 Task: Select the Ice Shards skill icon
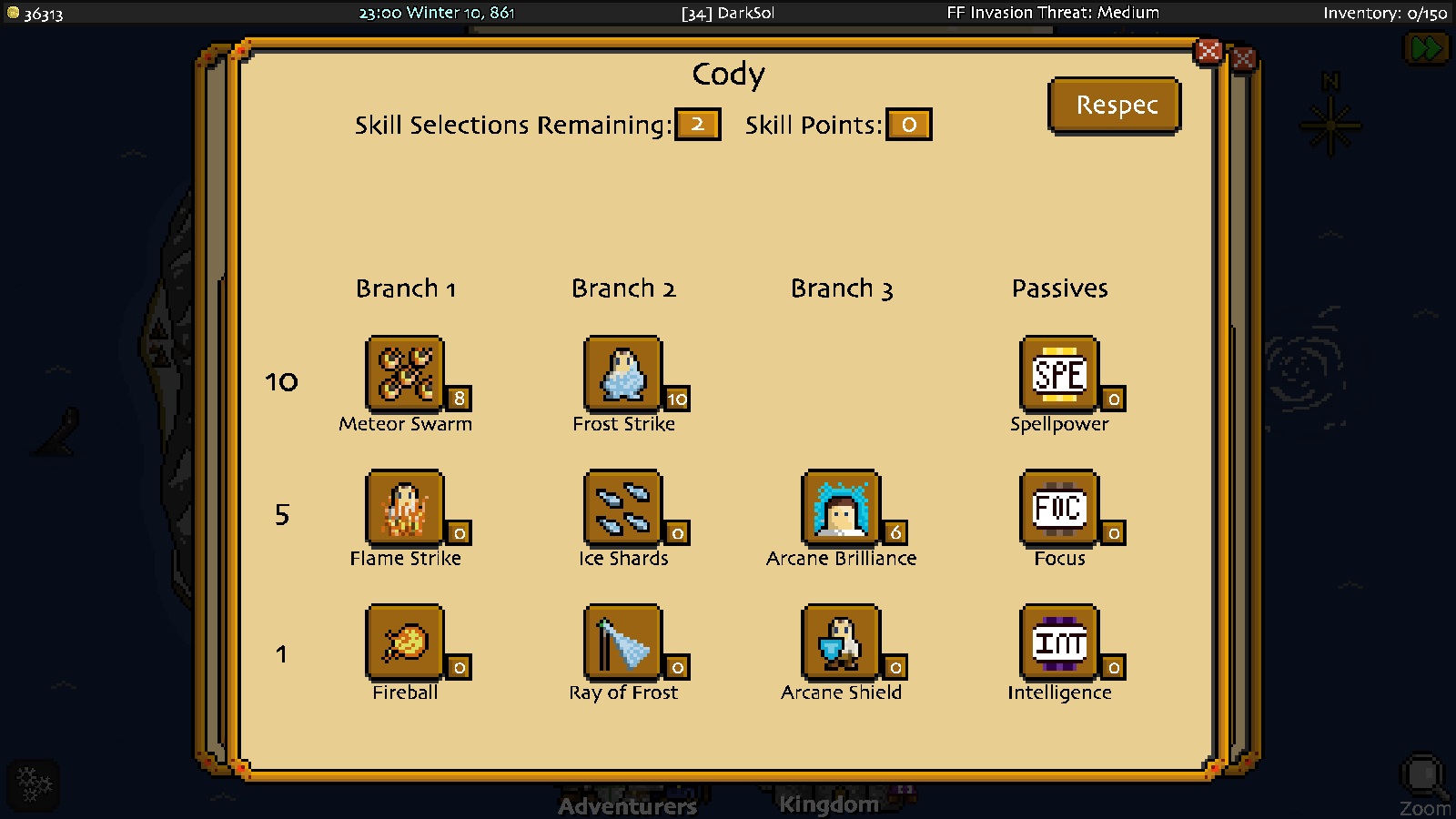coord(623,507)
